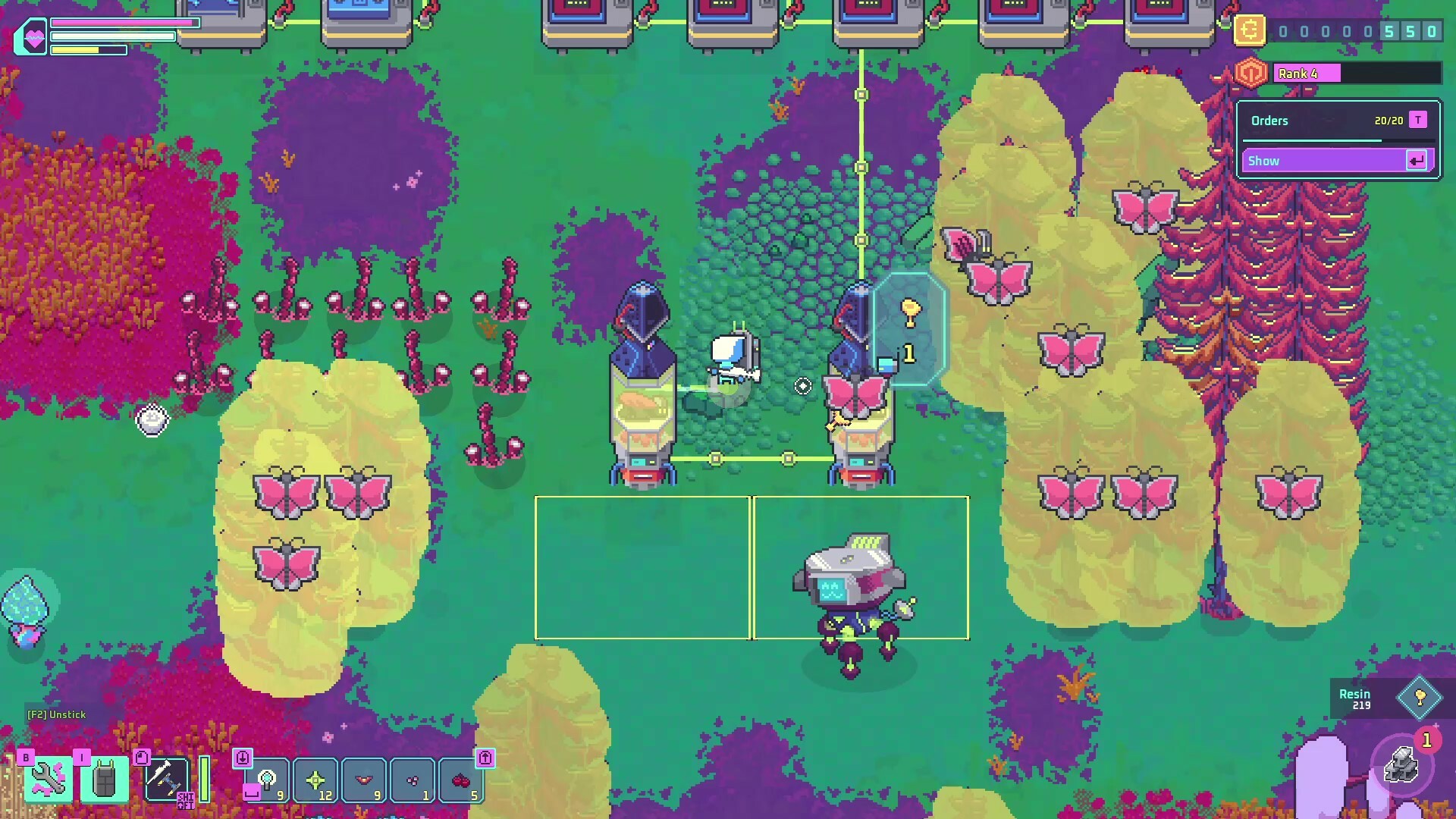Select the green seed item with count 12
The width and height of the screenshot is (1456, 819).
[315, 779]
